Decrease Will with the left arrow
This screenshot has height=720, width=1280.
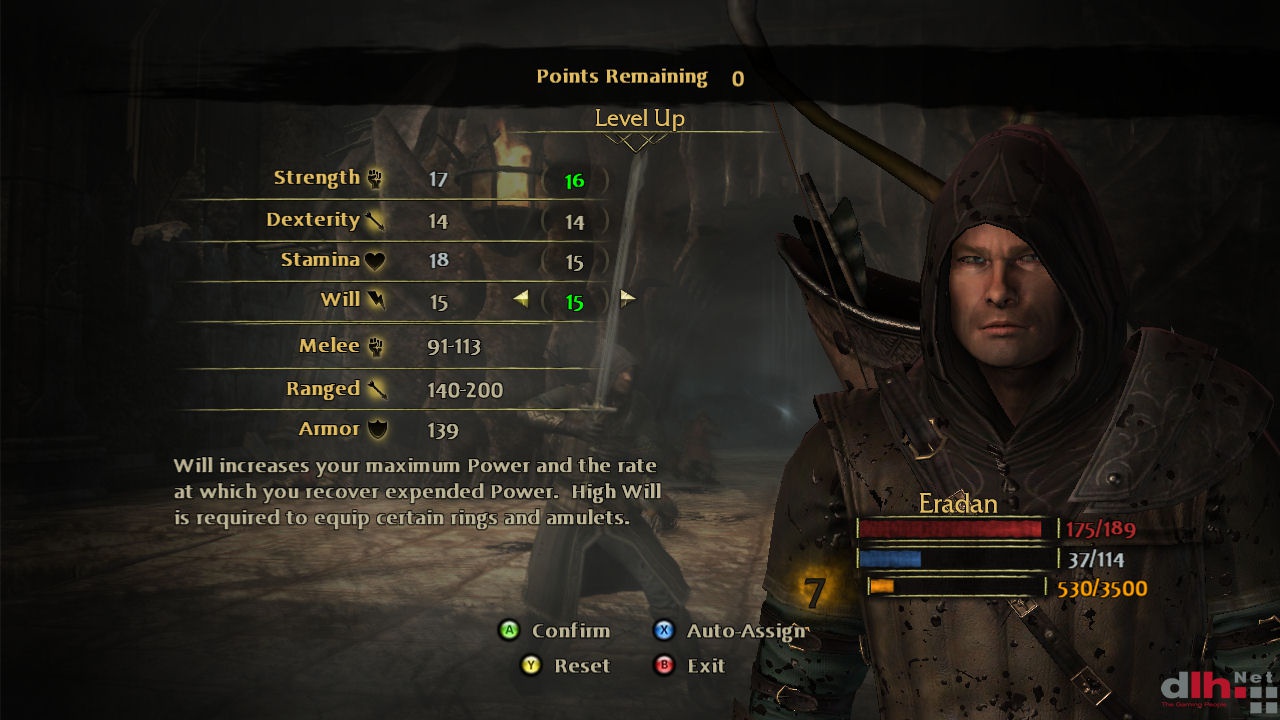pyautogui.click(x=521, y=298)
